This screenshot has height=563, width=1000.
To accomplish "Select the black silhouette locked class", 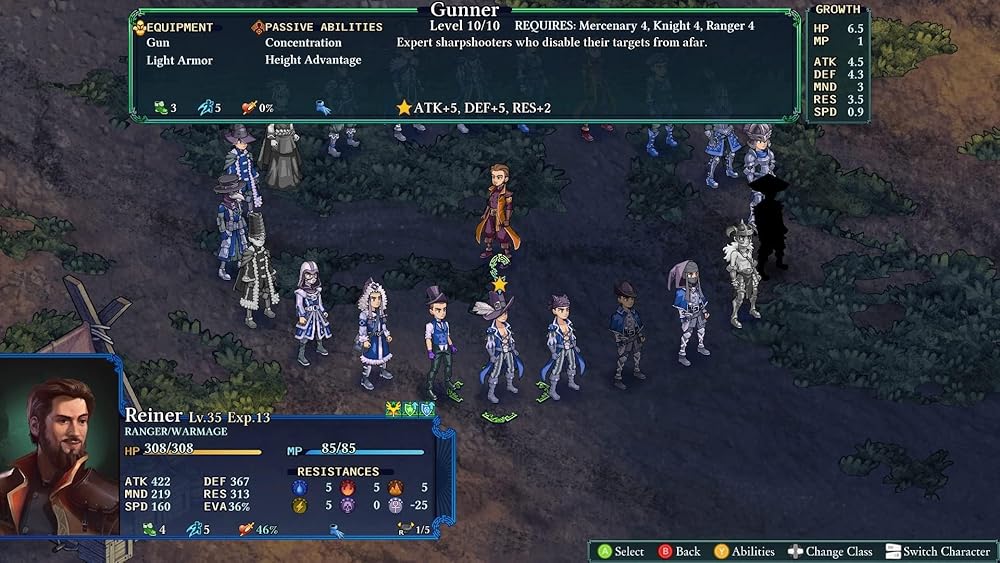I will pos(770,225).
